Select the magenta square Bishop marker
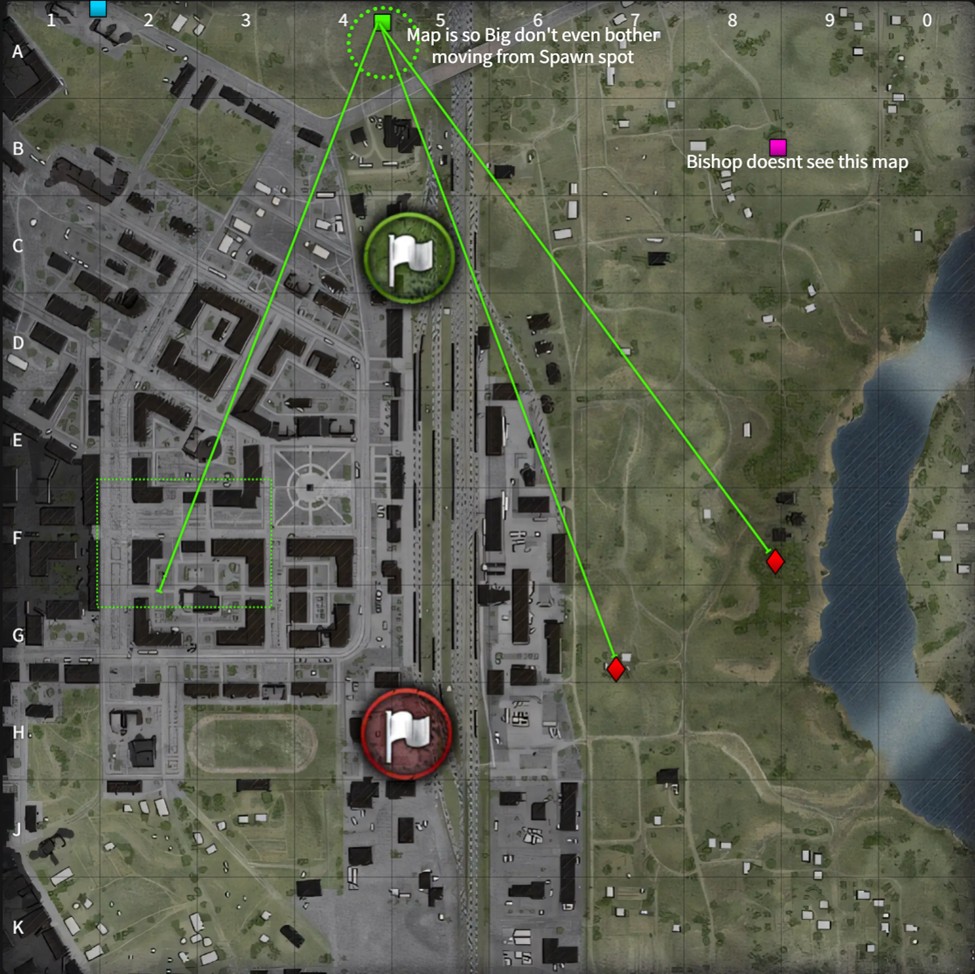Image resolution: width=975 pixels, height=974 pixels. coord(777,146)
